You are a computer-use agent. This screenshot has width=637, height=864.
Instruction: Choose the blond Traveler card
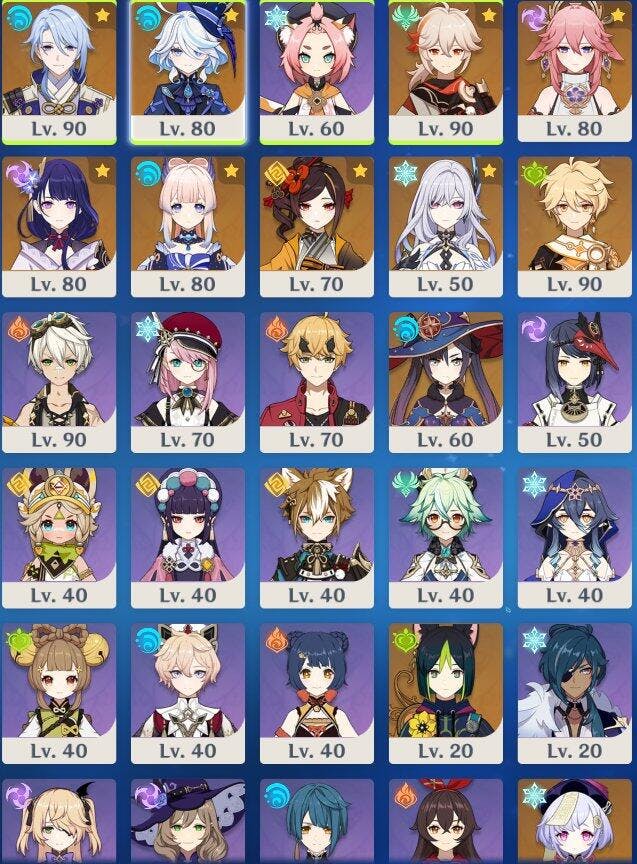click(575, 216)
